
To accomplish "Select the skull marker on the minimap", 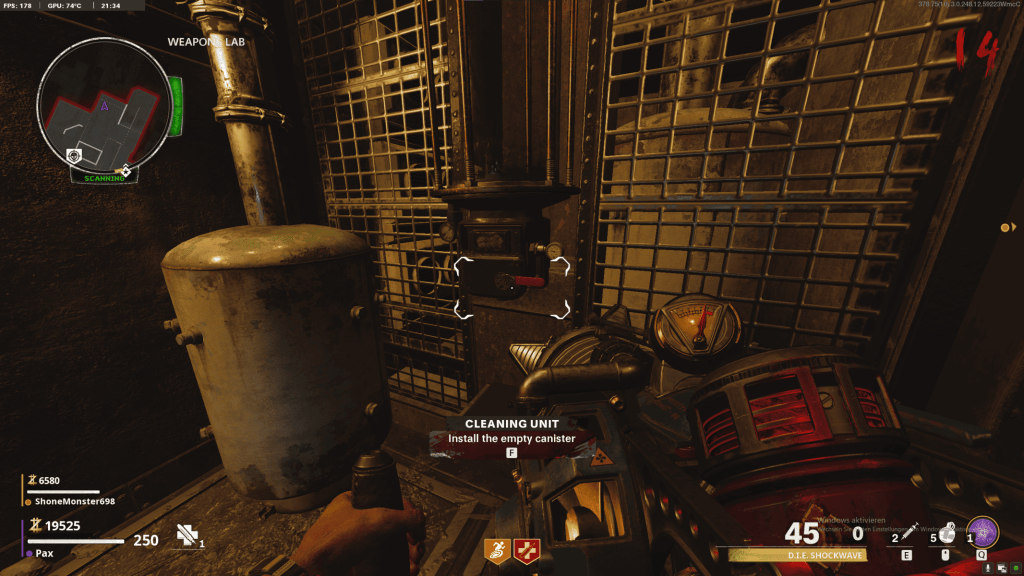I will coord(73,156).
